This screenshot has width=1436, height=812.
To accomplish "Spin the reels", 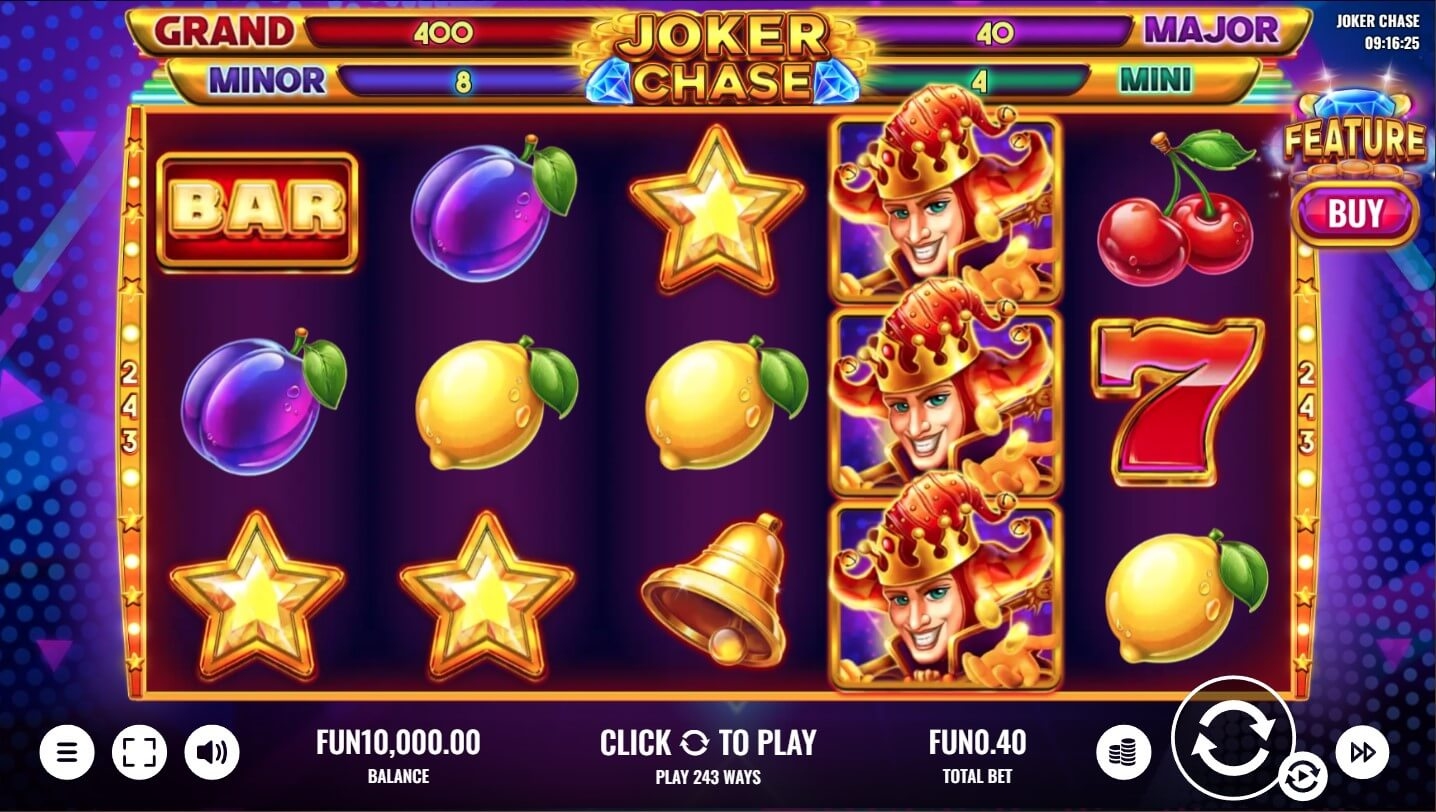I will point(1232,738).
